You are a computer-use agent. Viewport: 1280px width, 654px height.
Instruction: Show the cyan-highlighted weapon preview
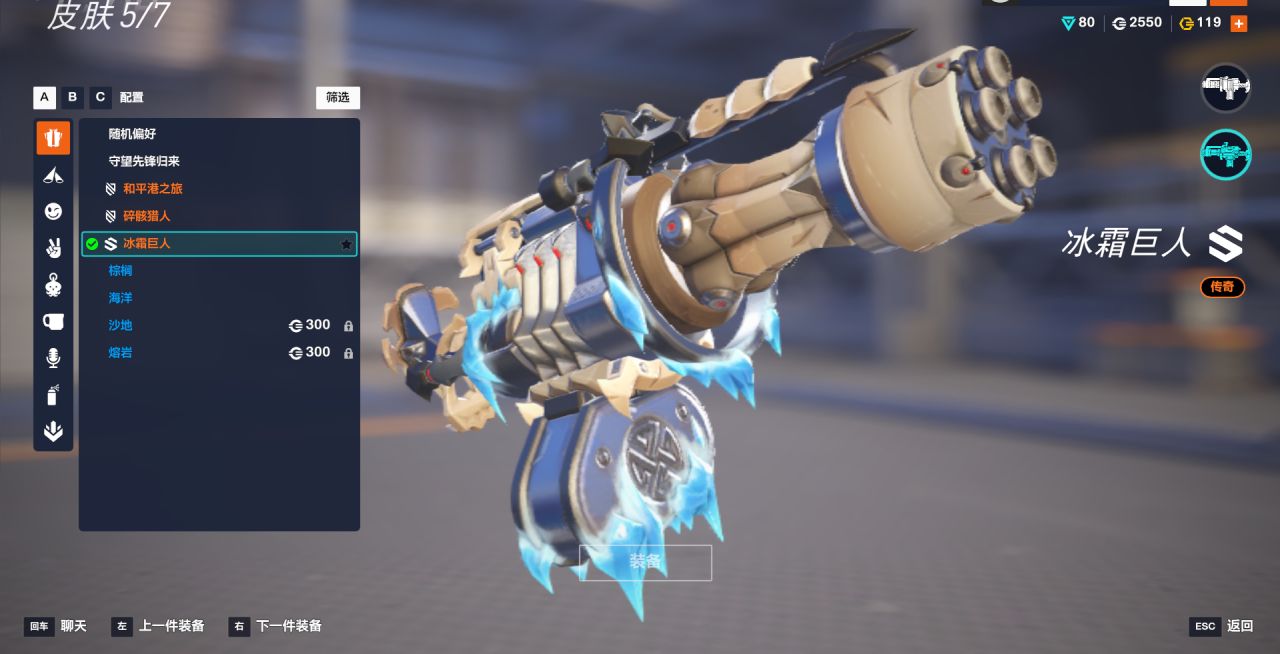point(1225,154)
